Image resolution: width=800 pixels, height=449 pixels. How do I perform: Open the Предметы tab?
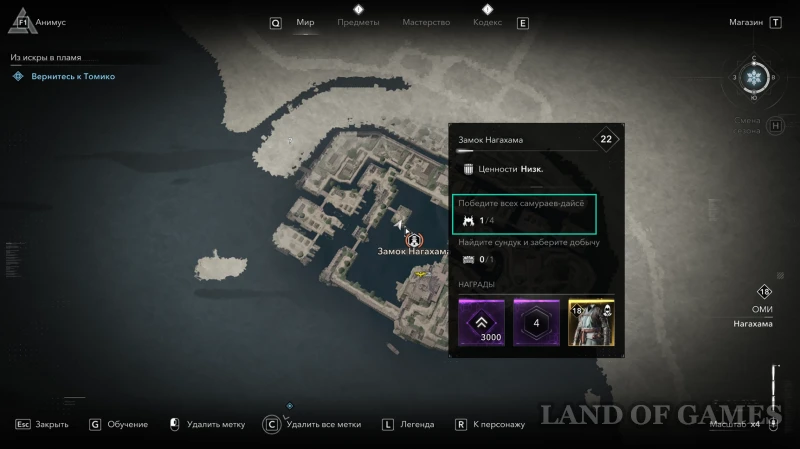click(358, 23)
